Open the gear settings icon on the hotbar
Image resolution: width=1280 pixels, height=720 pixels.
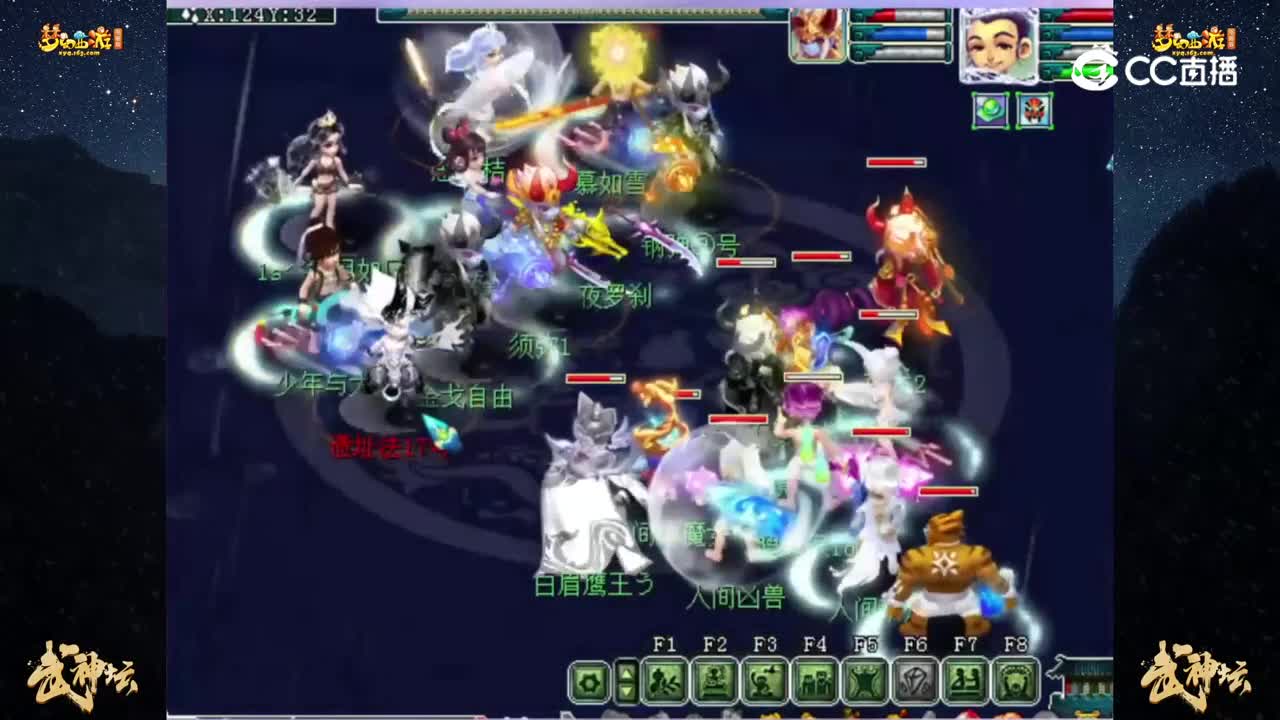pos(590,679)
